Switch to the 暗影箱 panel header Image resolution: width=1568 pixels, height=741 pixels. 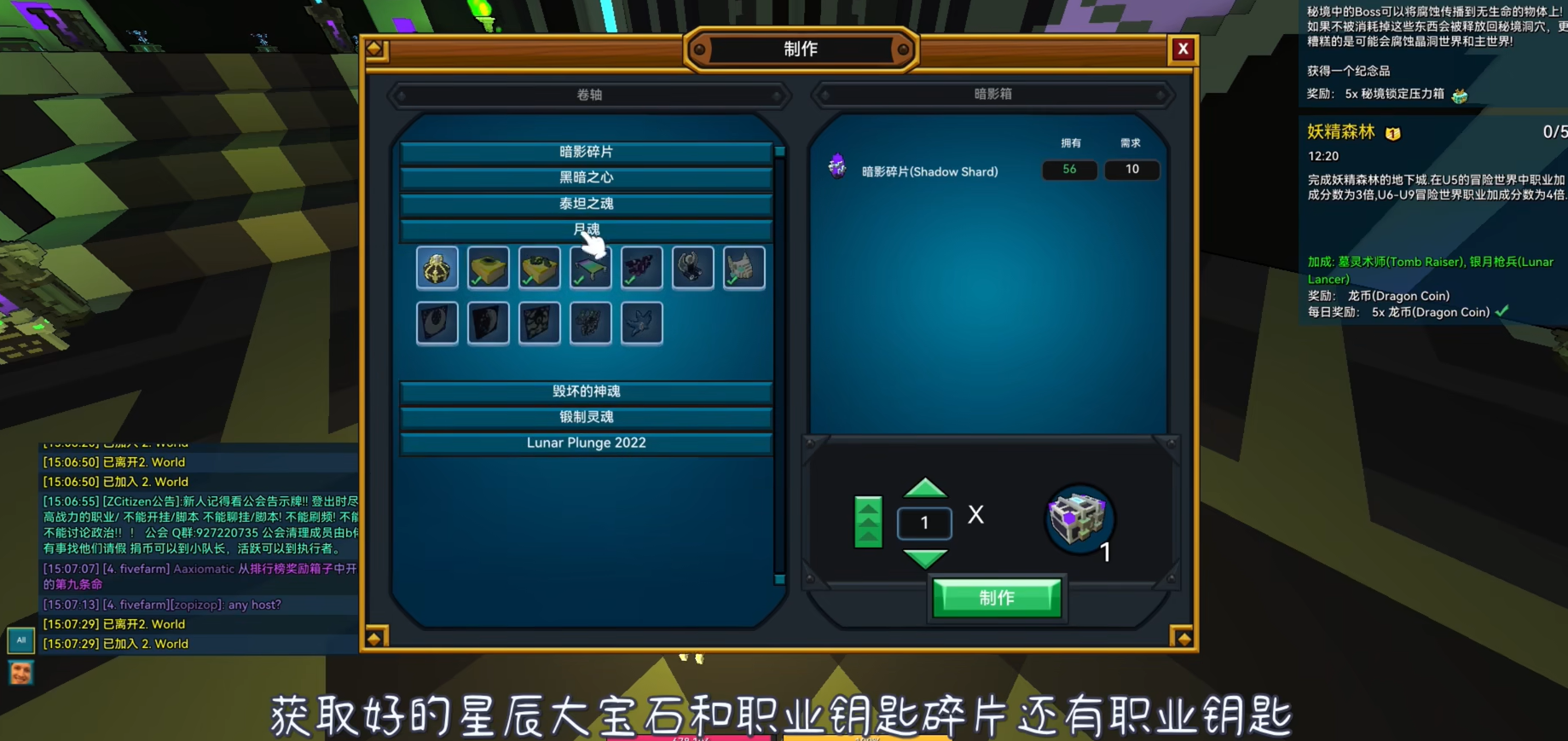992,95
